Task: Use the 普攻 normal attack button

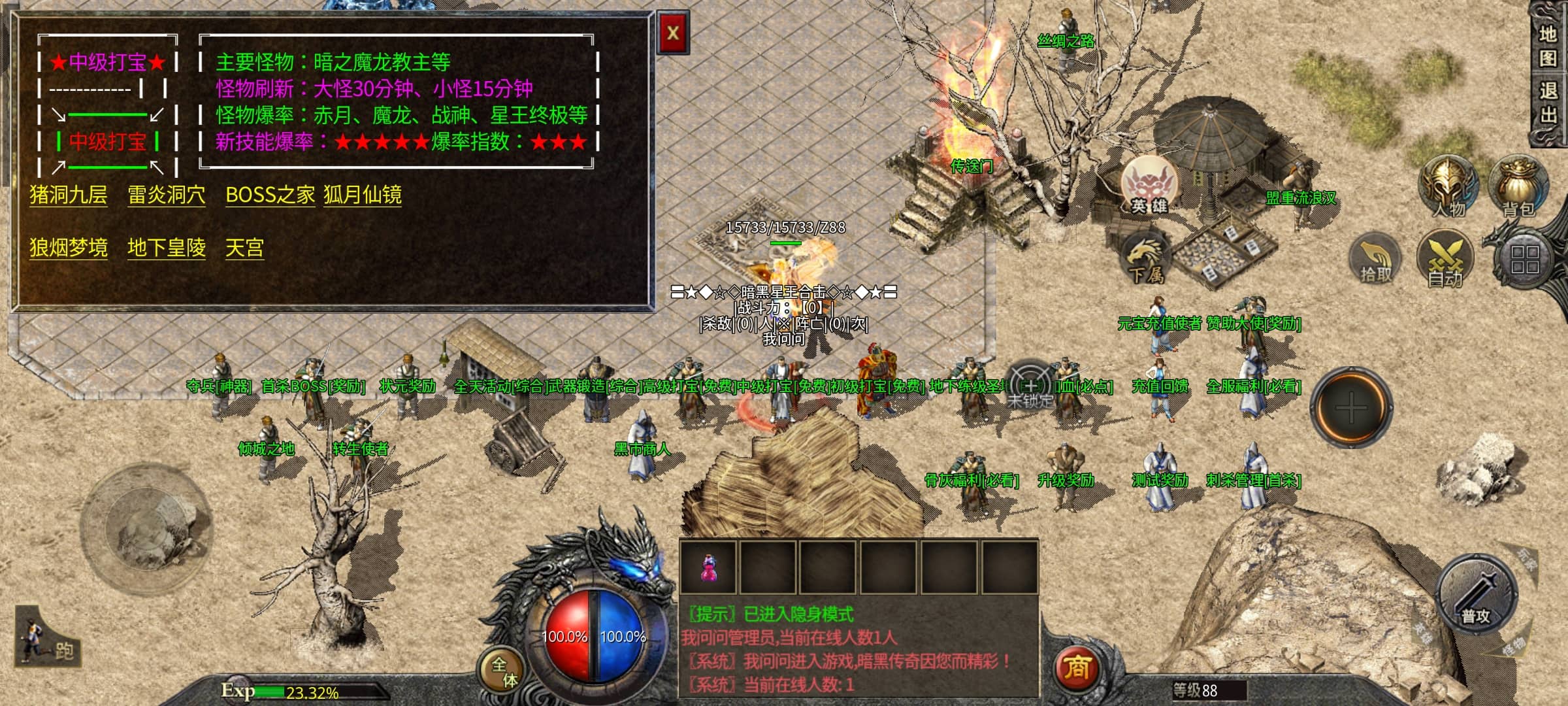Action: [1476, 596]
